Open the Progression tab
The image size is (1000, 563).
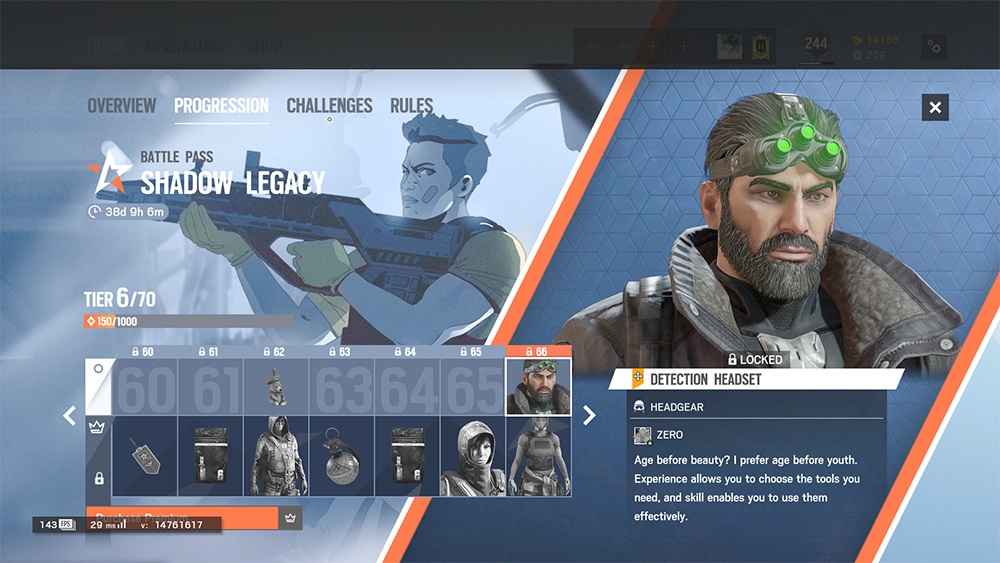221,106
